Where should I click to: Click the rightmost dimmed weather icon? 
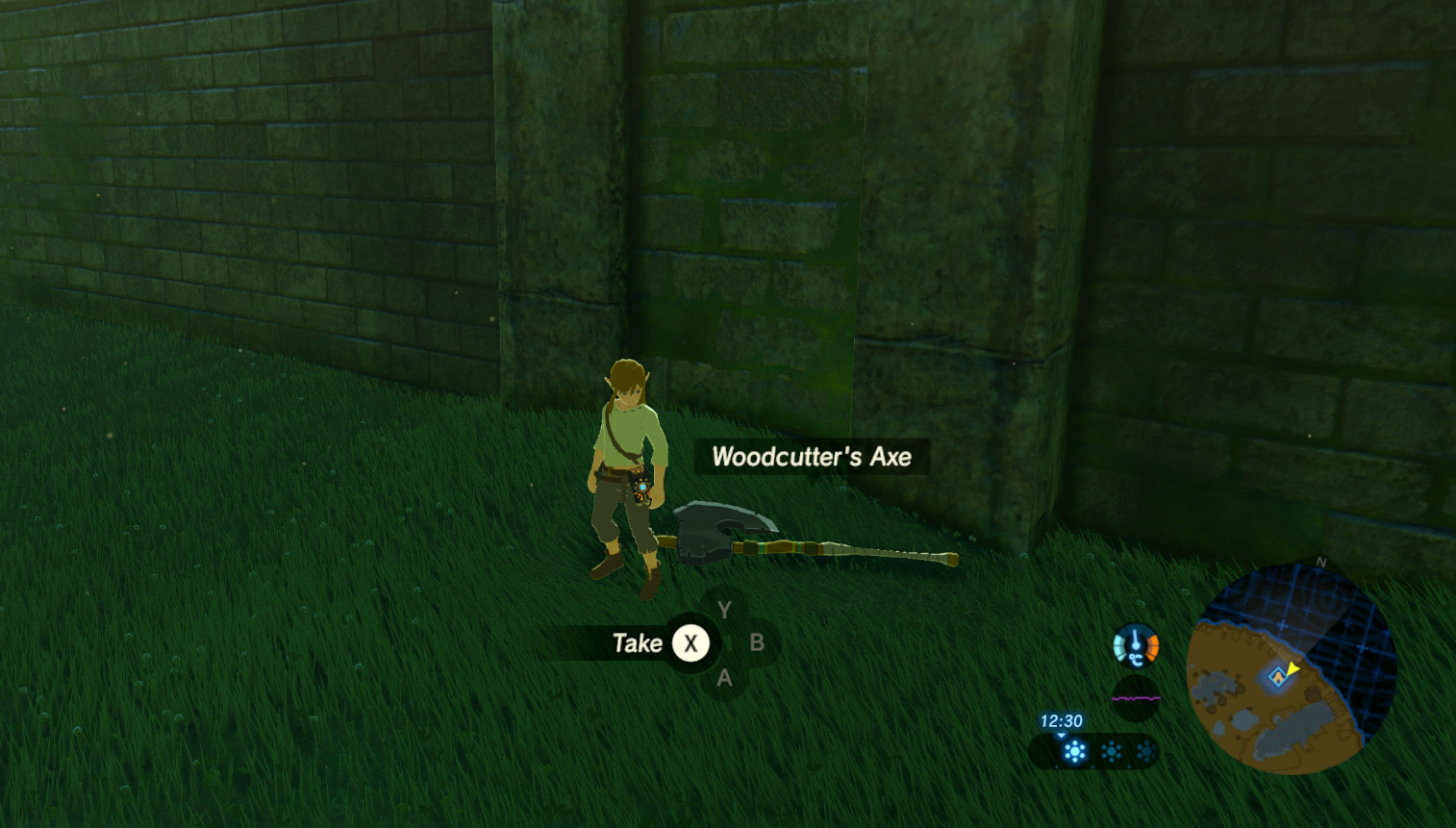tap(1146, 751)
